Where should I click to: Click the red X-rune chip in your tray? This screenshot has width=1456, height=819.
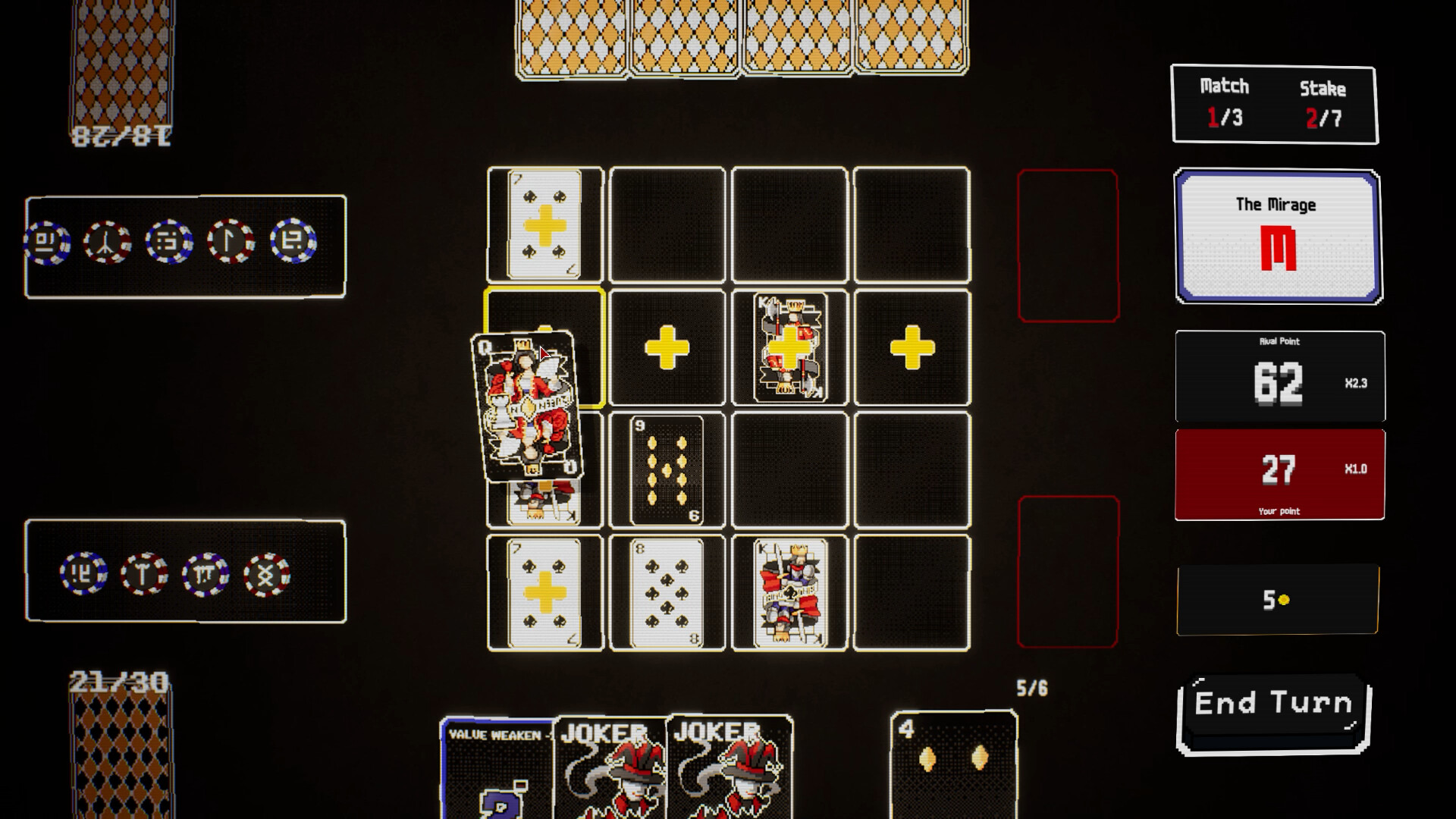268,574
